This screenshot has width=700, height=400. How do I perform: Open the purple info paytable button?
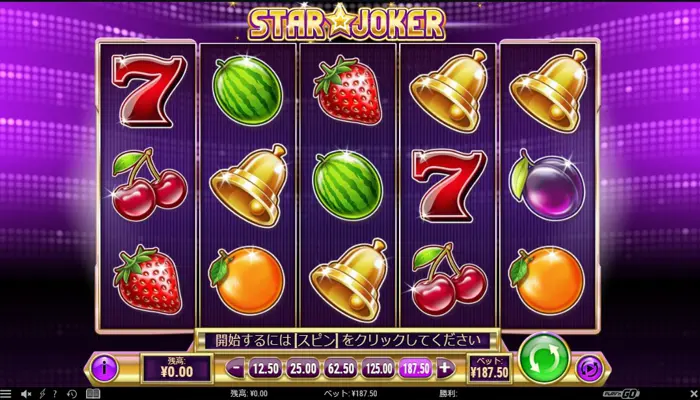point(105,368)
